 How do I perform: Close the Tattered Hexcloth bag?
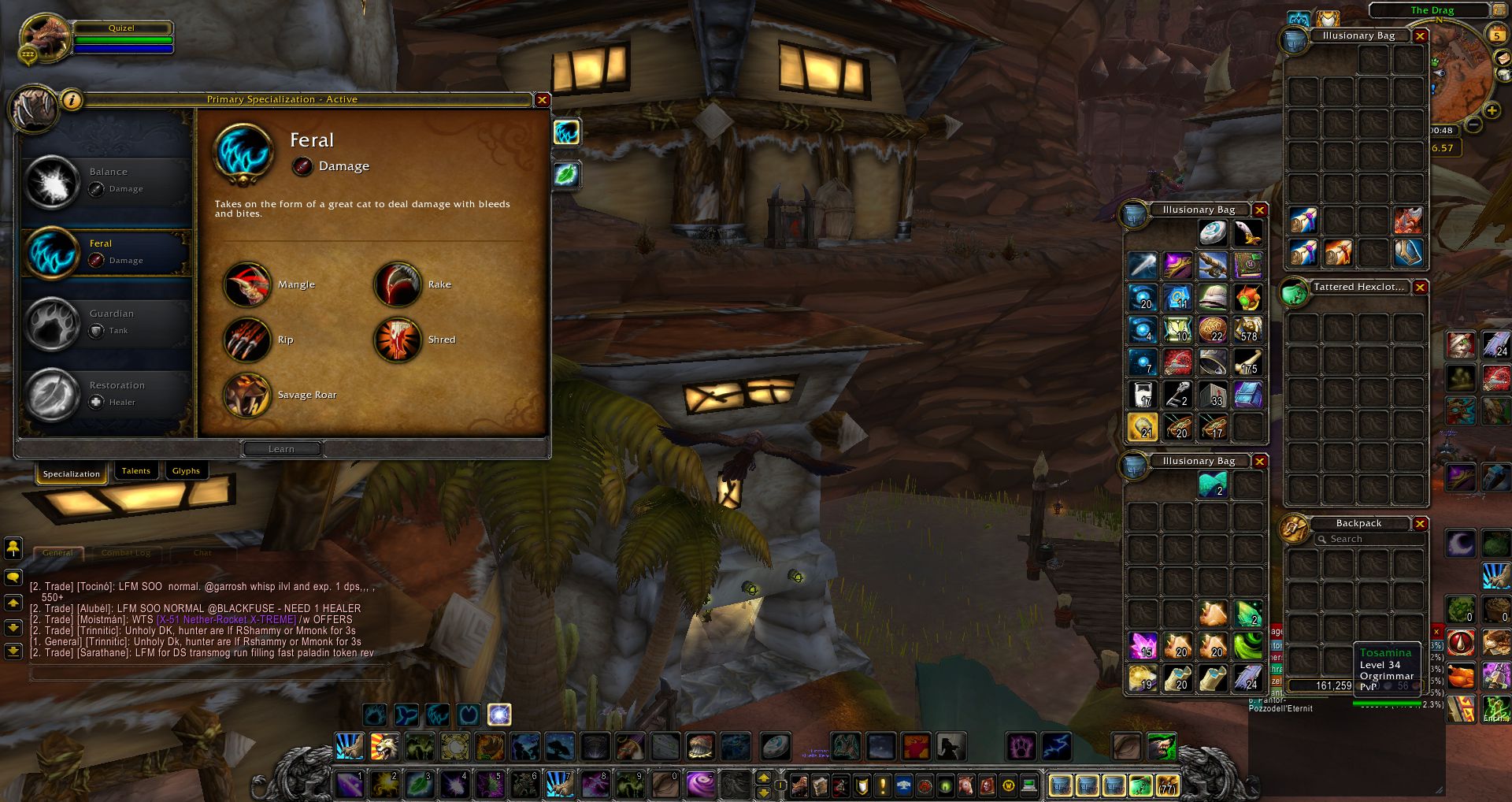pos(1420,288)
